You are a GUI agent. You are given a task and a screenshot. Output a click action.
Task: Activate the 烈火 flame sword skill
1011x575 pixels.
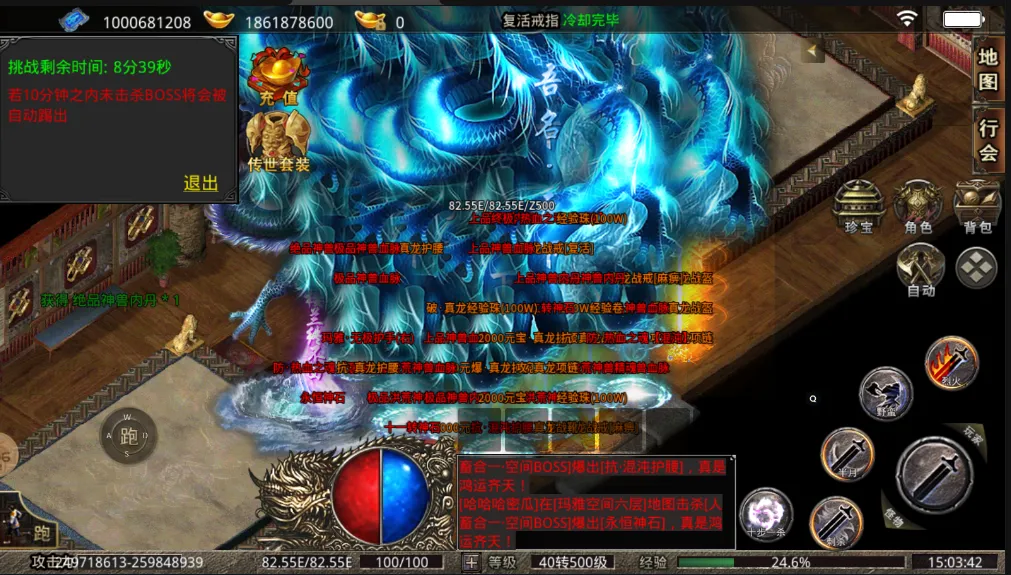(951, 362)
